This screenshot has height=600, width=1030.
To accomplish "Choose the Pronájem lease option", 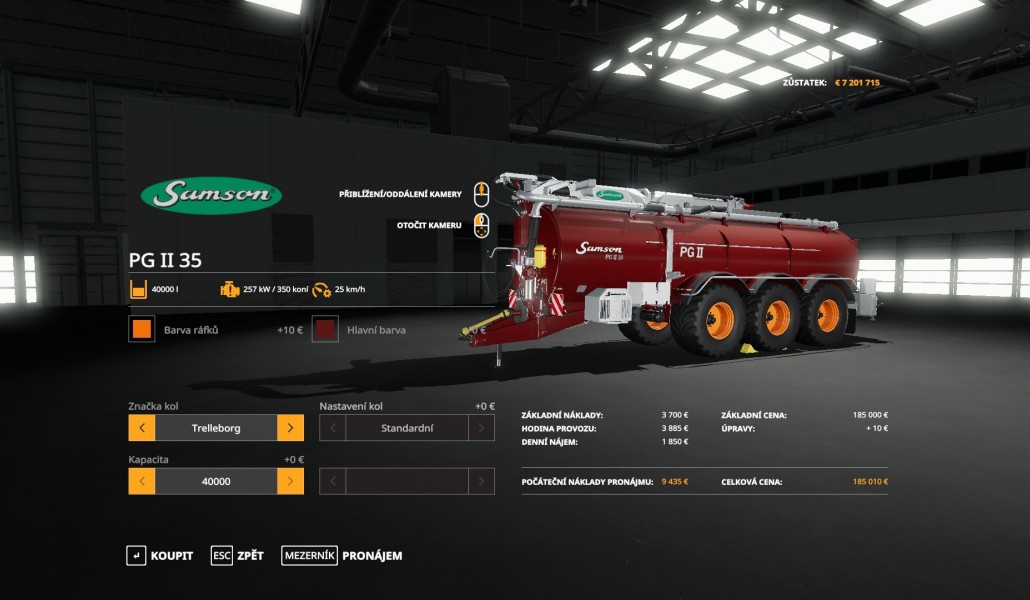I will coord(342,556).
